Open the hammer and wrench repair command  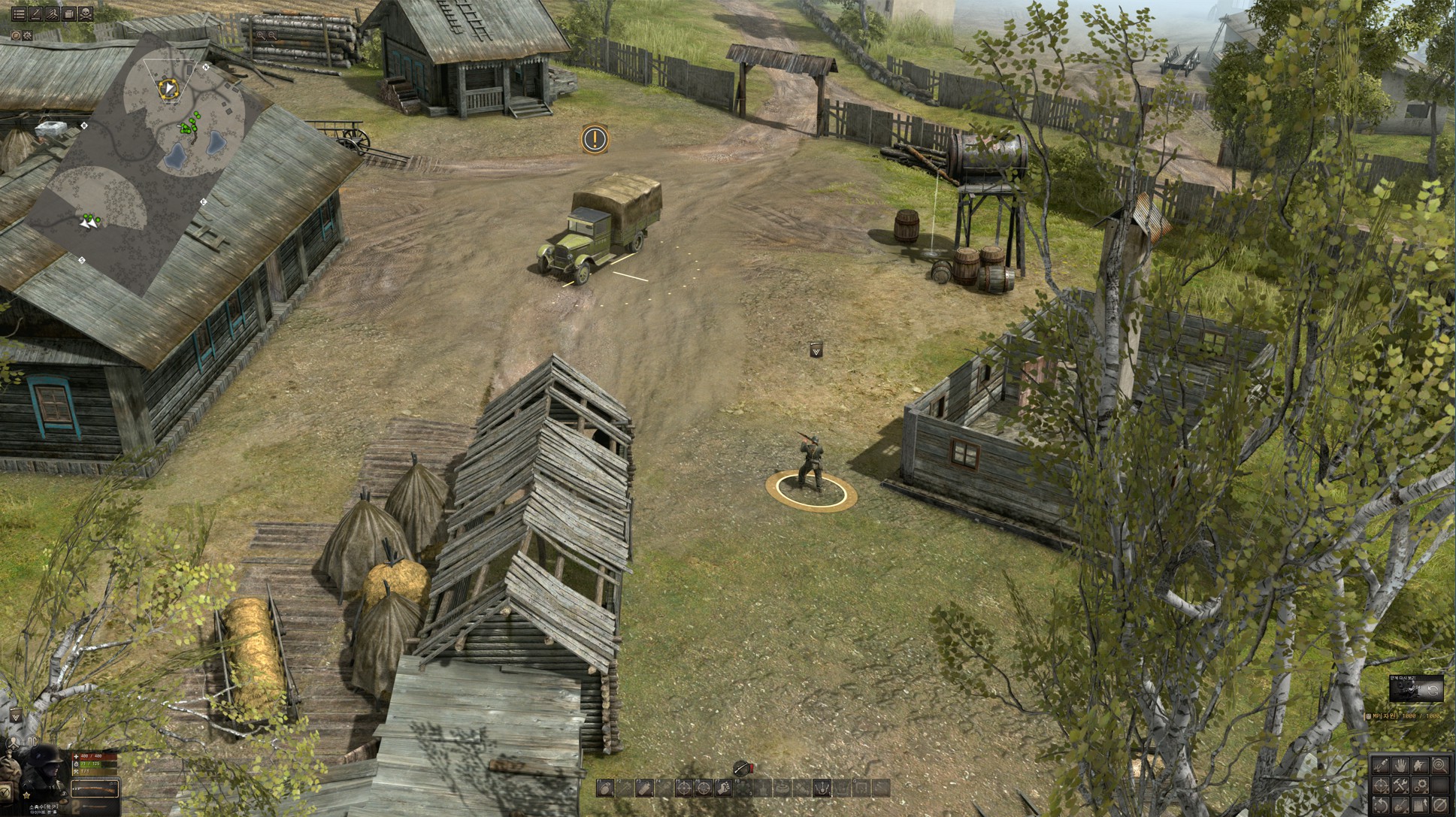(x=1400, y=785)
